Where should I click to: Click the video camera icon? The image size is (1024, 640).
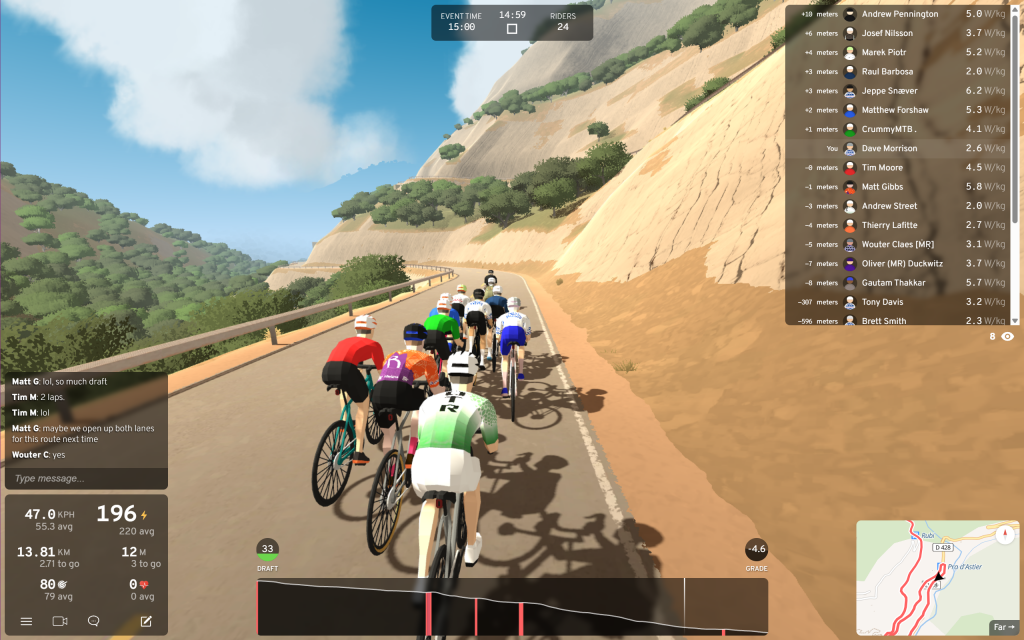click(x=60, y=621)
